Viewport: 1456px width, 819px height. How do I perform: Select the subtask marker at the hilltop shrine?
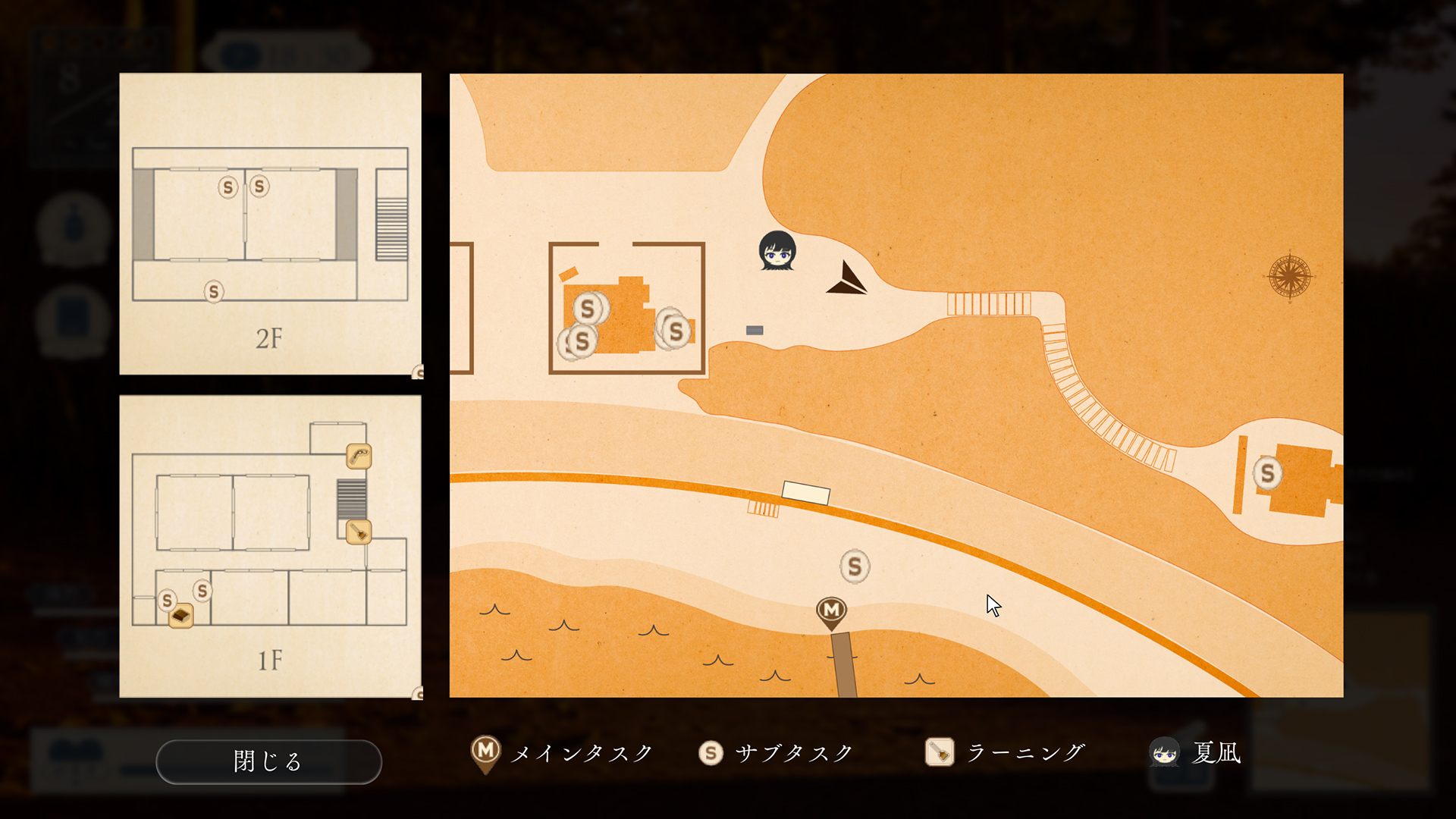click(x=1267, y=473)
